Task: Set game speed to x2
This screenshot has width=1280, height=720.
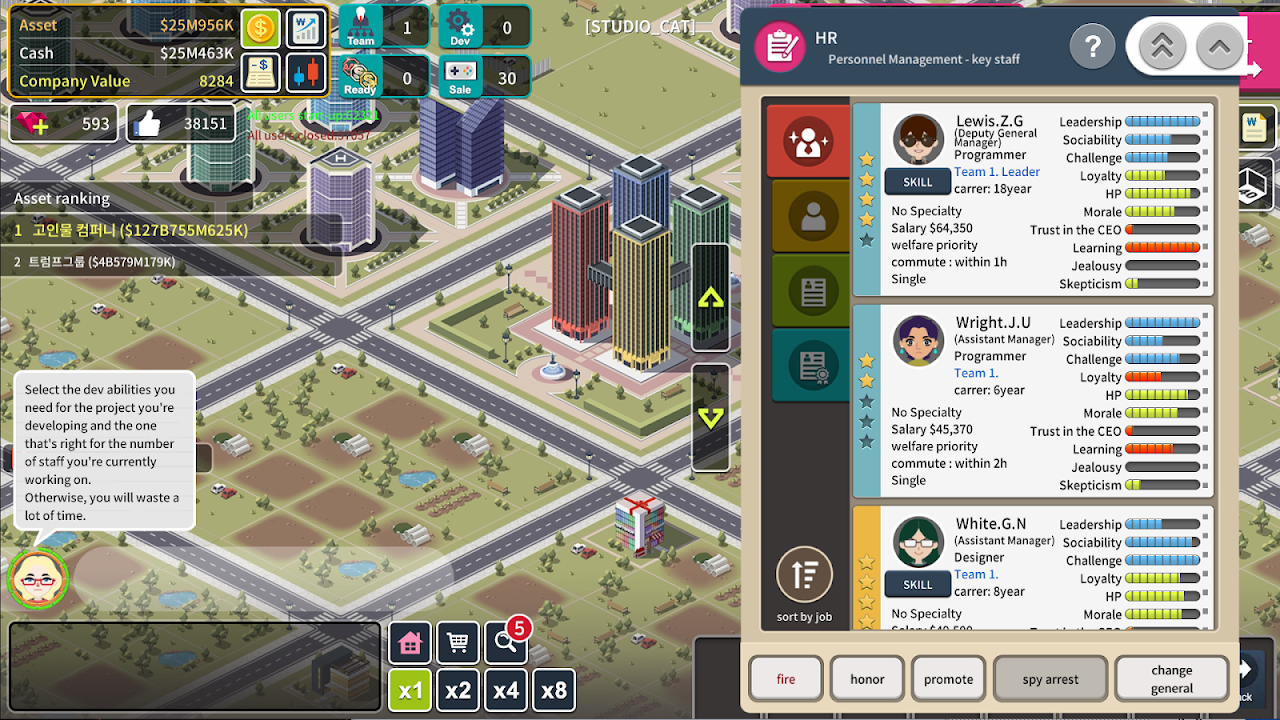Action: pos(458,690)
